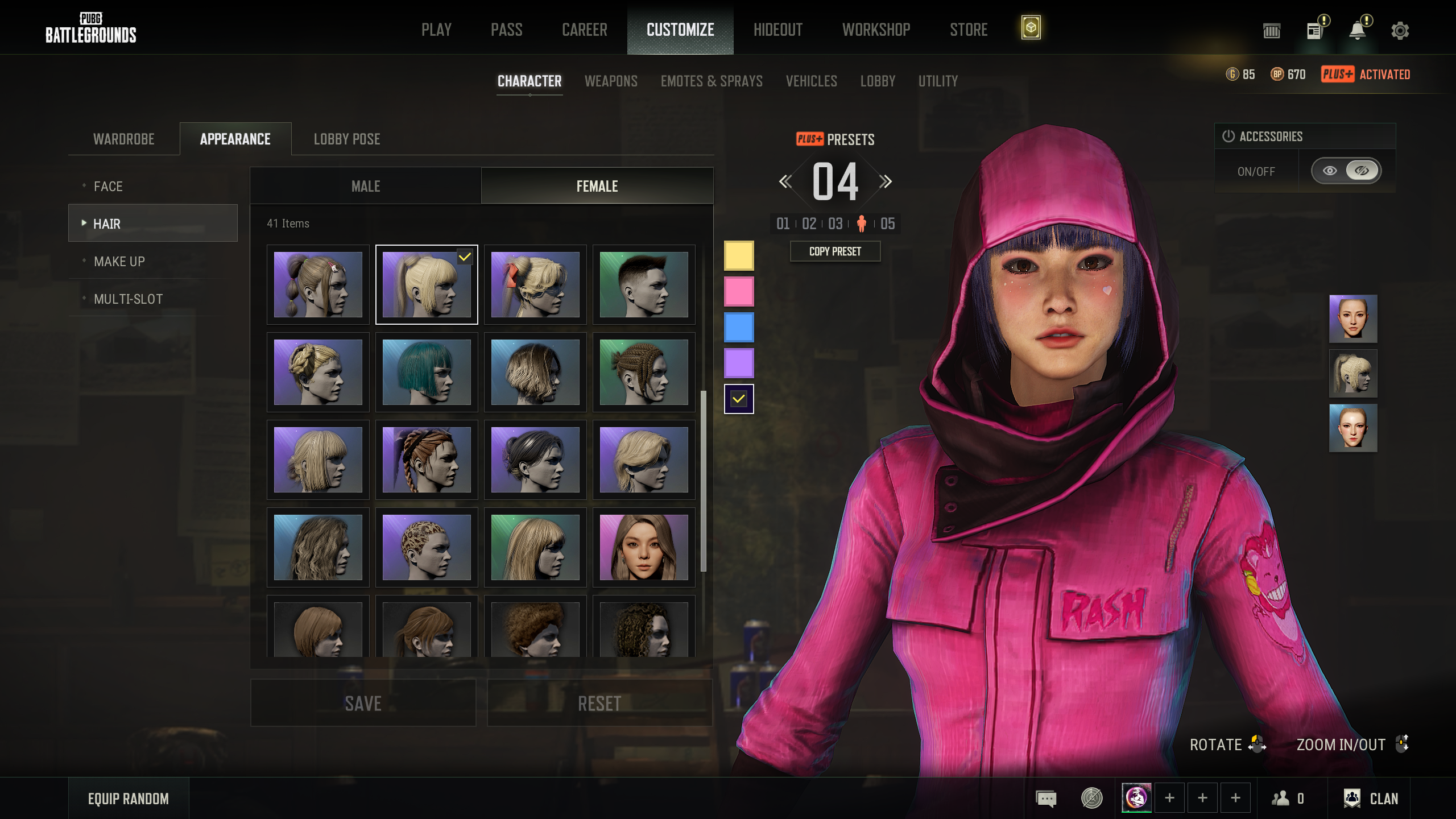
Task: Choose the Face appearance category
Action: click(108, 187)
